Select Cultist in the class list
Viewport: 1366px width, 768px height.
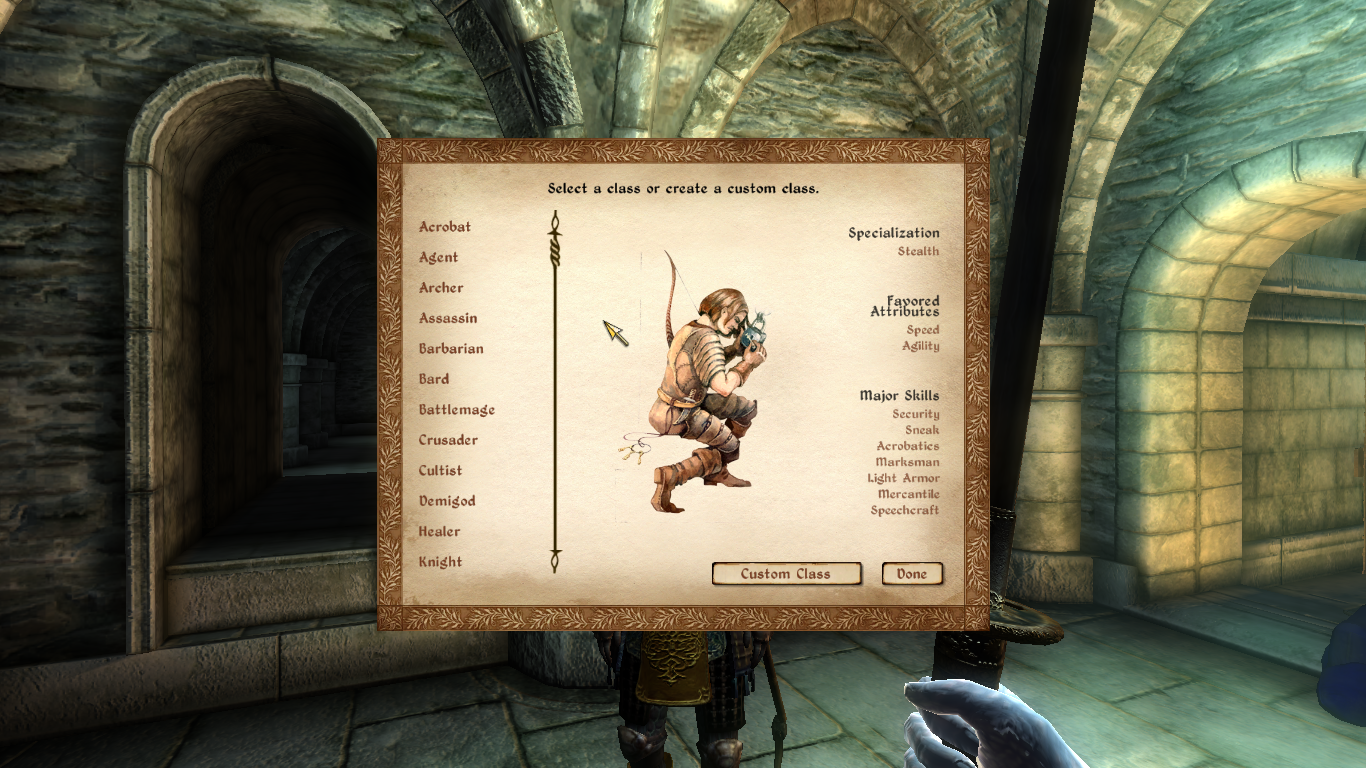440,471
